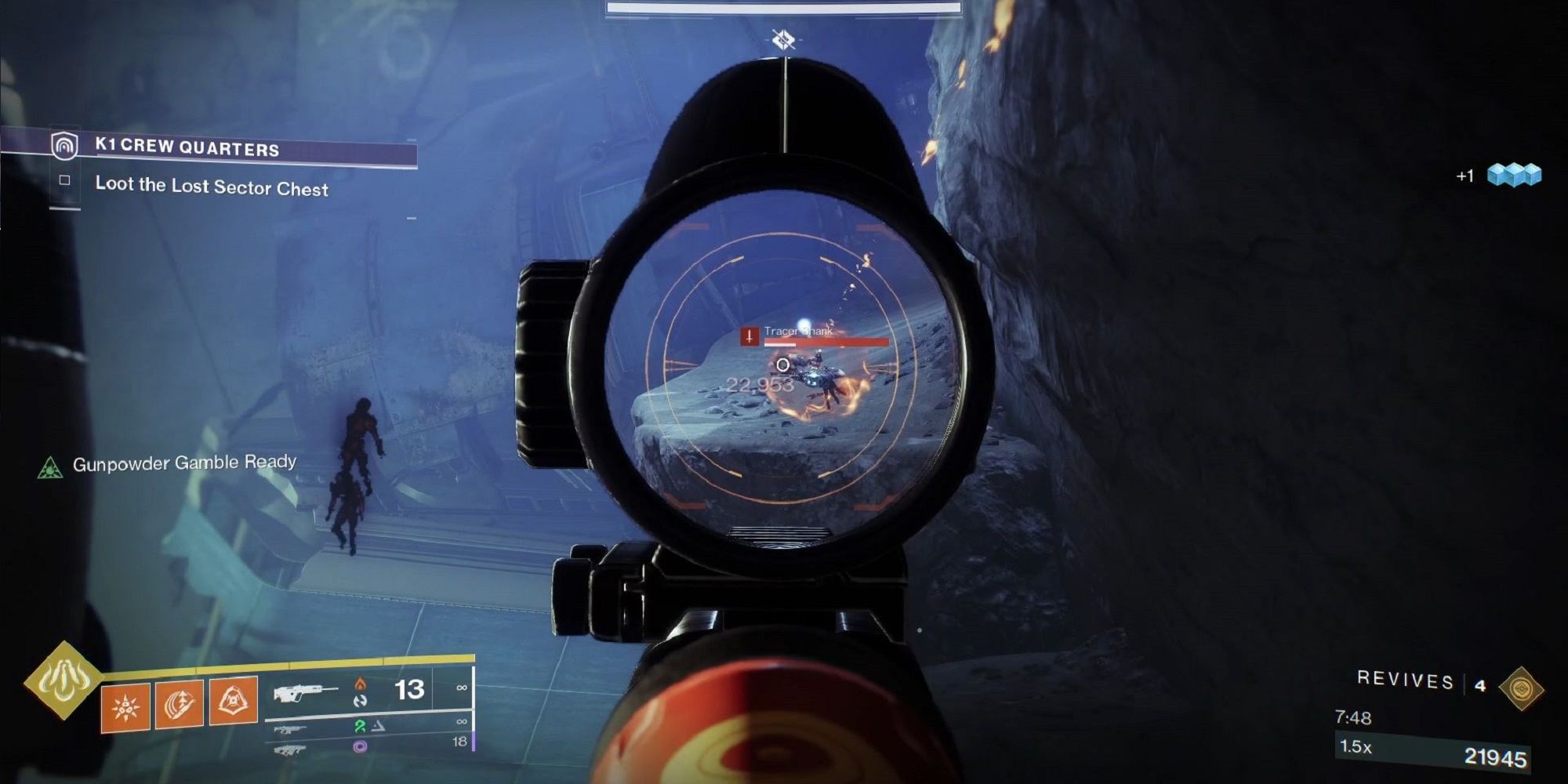Click the class ability icon
The image size is (1568, 784).
(234, 703)
